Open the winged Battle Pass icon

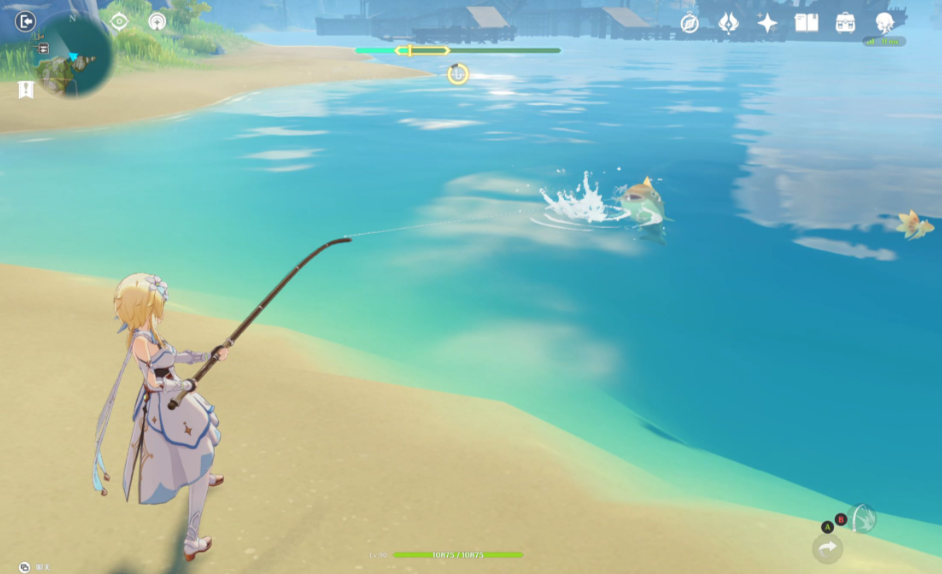point(728,23)
